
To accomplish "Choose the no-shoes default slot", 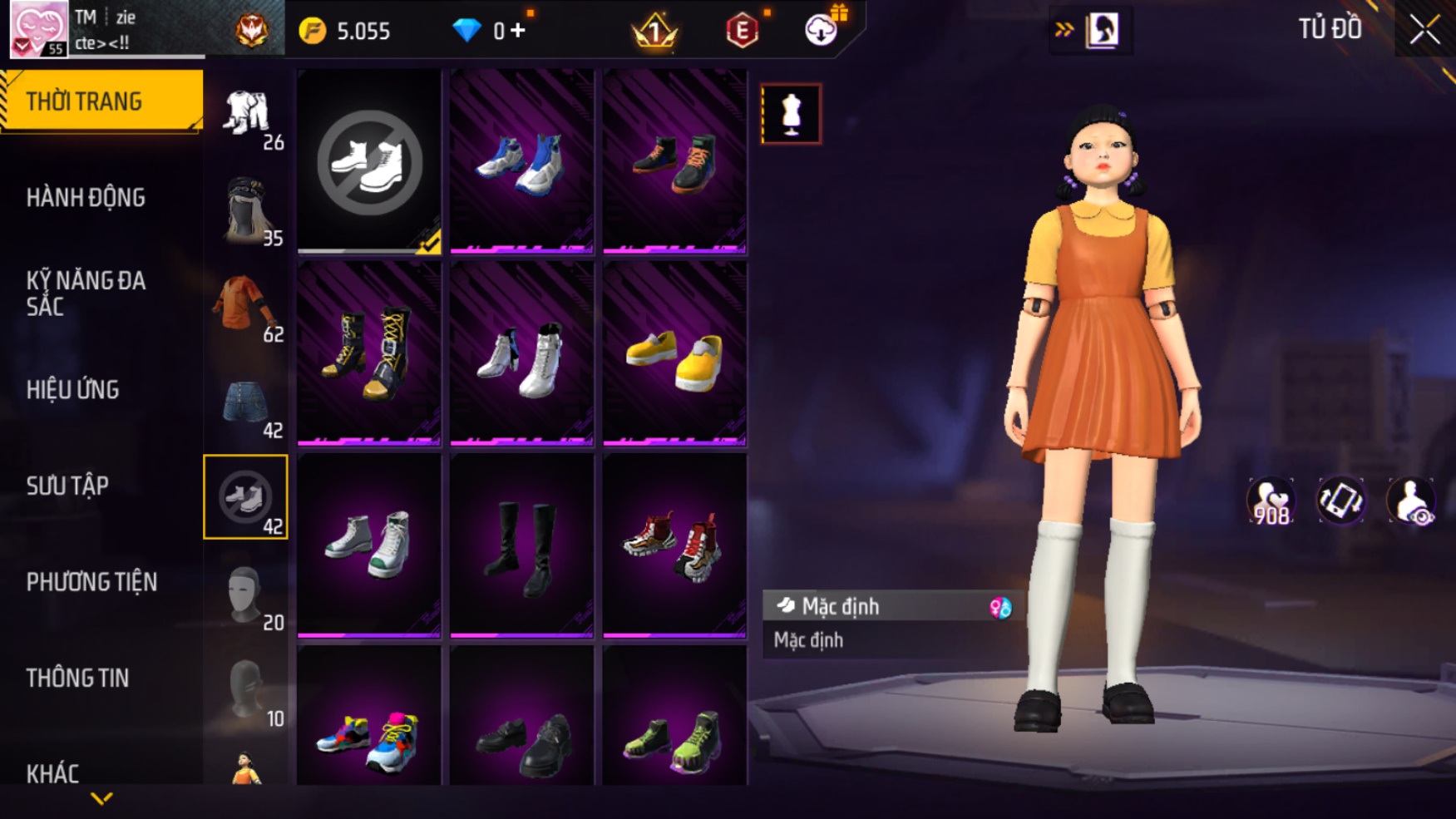I will click(369, 161).
